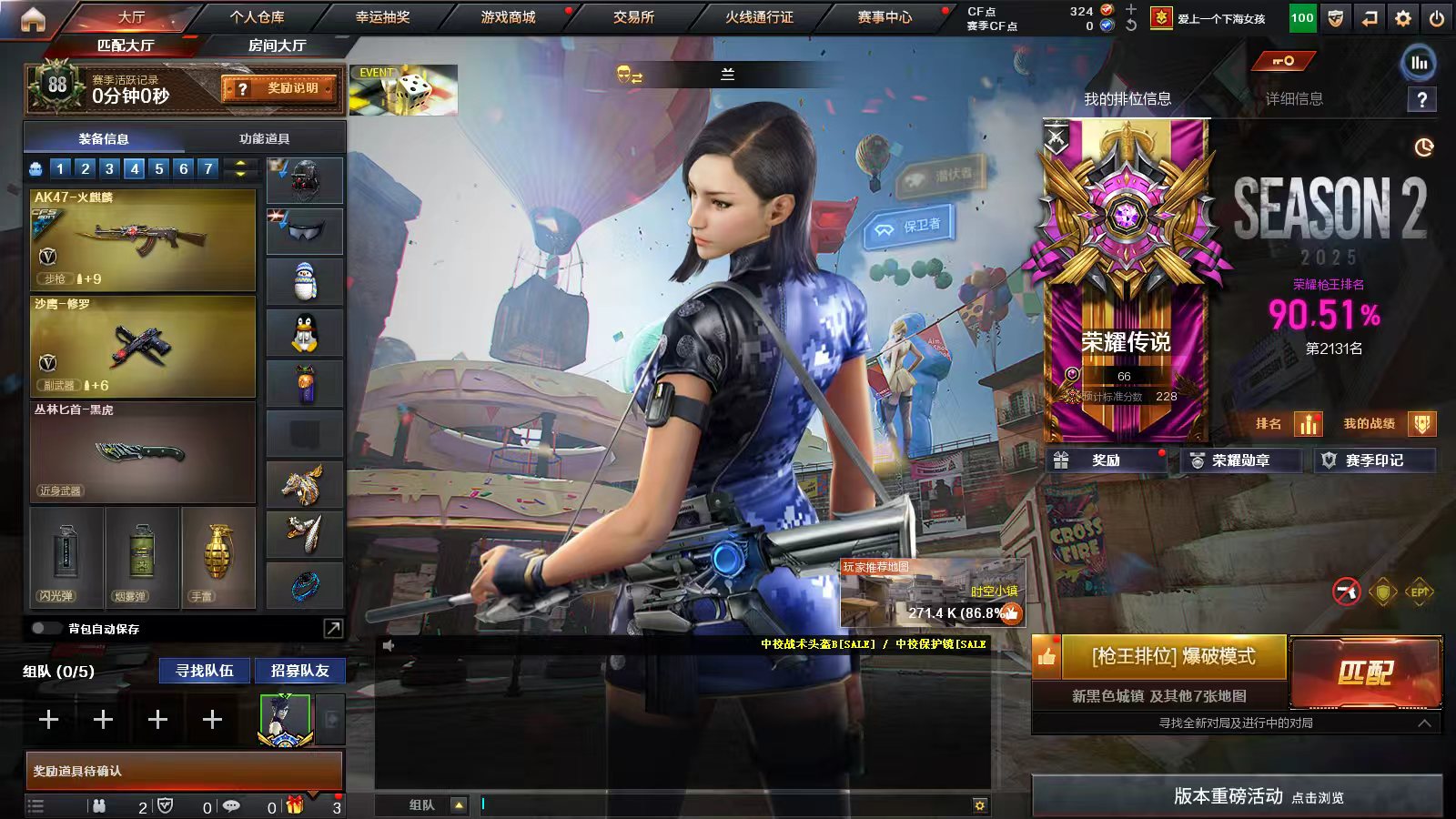This screenshot has width=1456, height=819.
Task: Open the 个人仓库 menu
Action: click(x=257, y=17)
